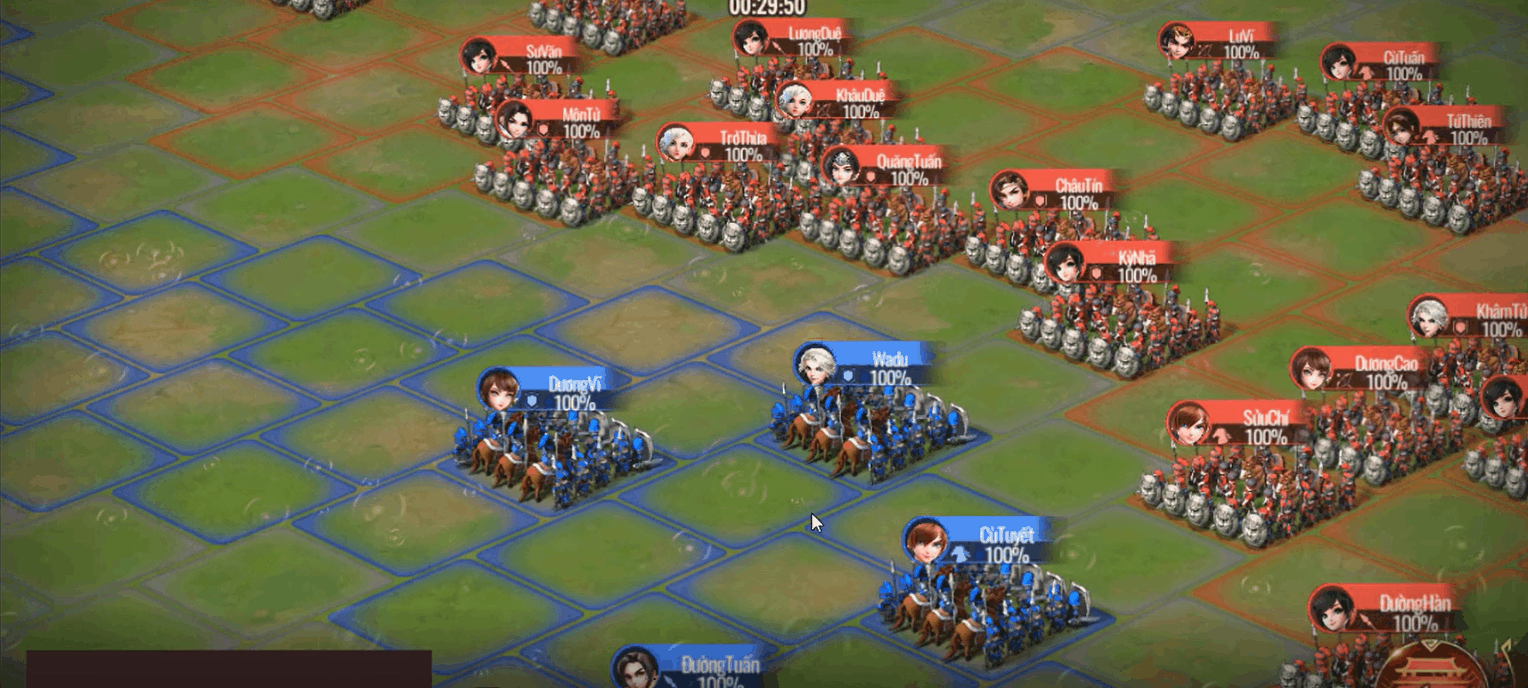Viewport: 1528px width, 688px height.
Task: Click the enemy MônTử army banner
Action: pos(563,121)
